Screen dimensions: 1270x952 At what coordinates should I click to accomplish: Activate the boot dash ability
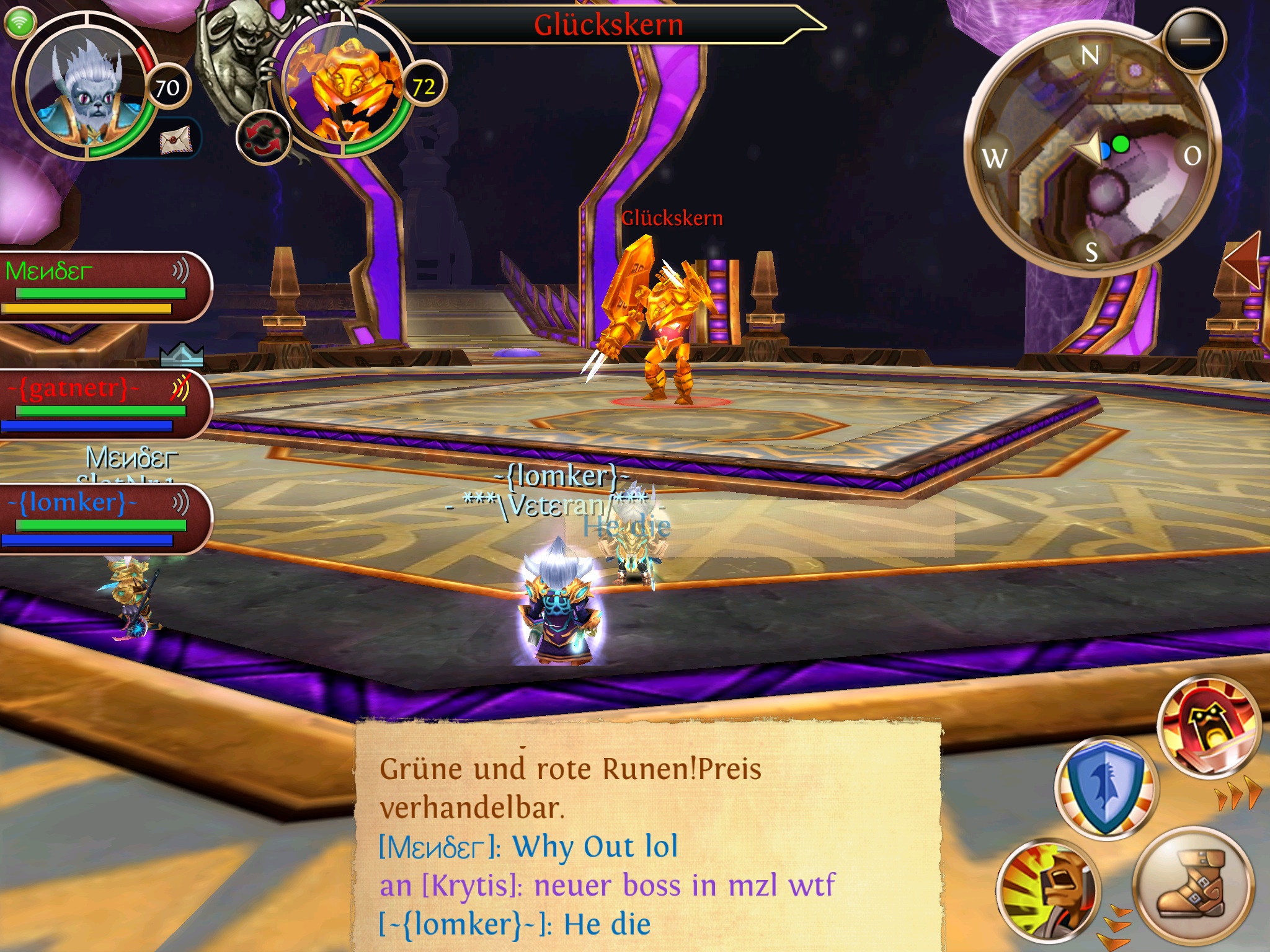pyautogui.click(x=1191, y=883)
